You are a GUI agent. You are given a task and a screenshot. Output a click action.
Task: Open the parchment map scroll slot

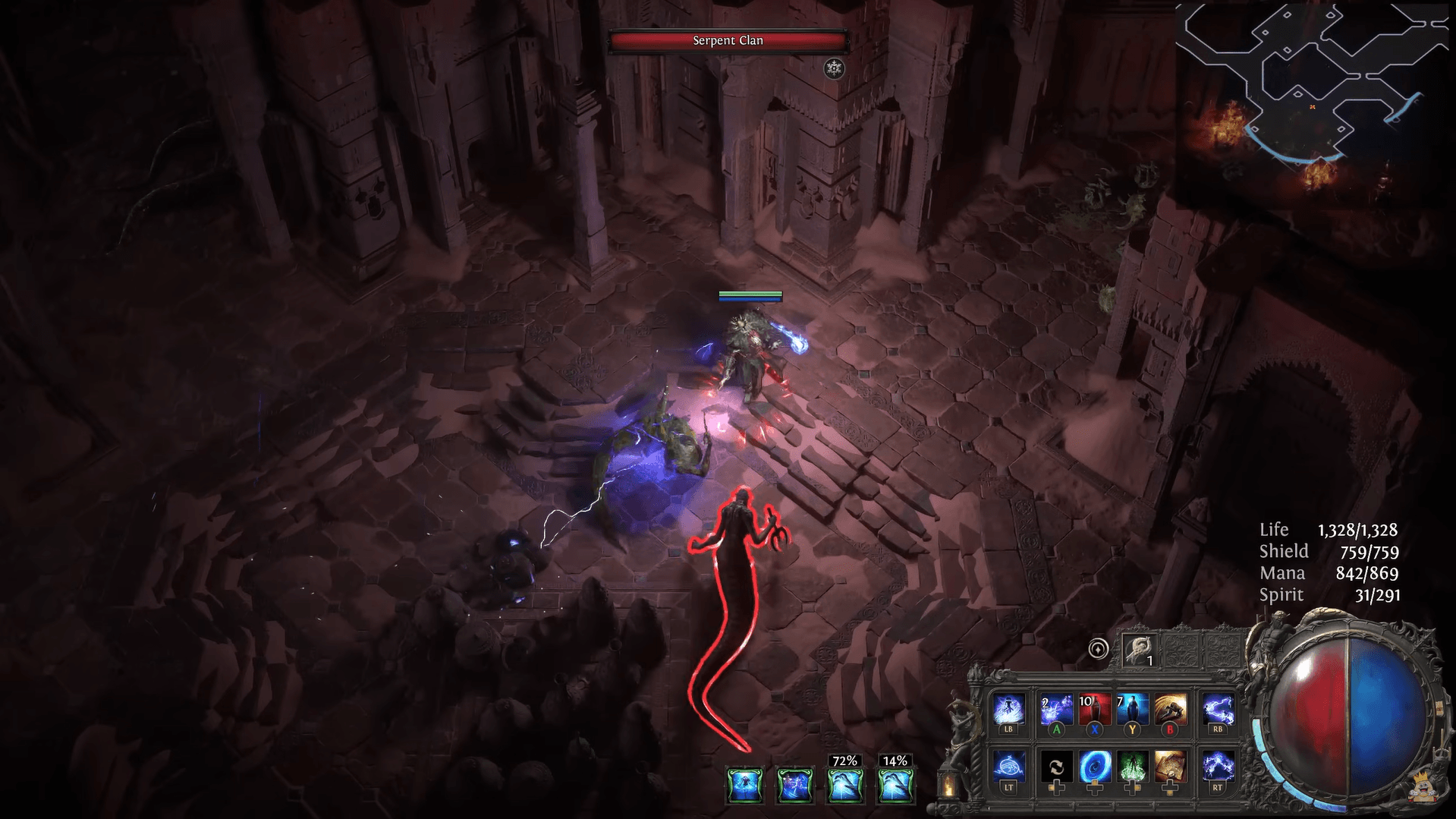point(1169,767)
